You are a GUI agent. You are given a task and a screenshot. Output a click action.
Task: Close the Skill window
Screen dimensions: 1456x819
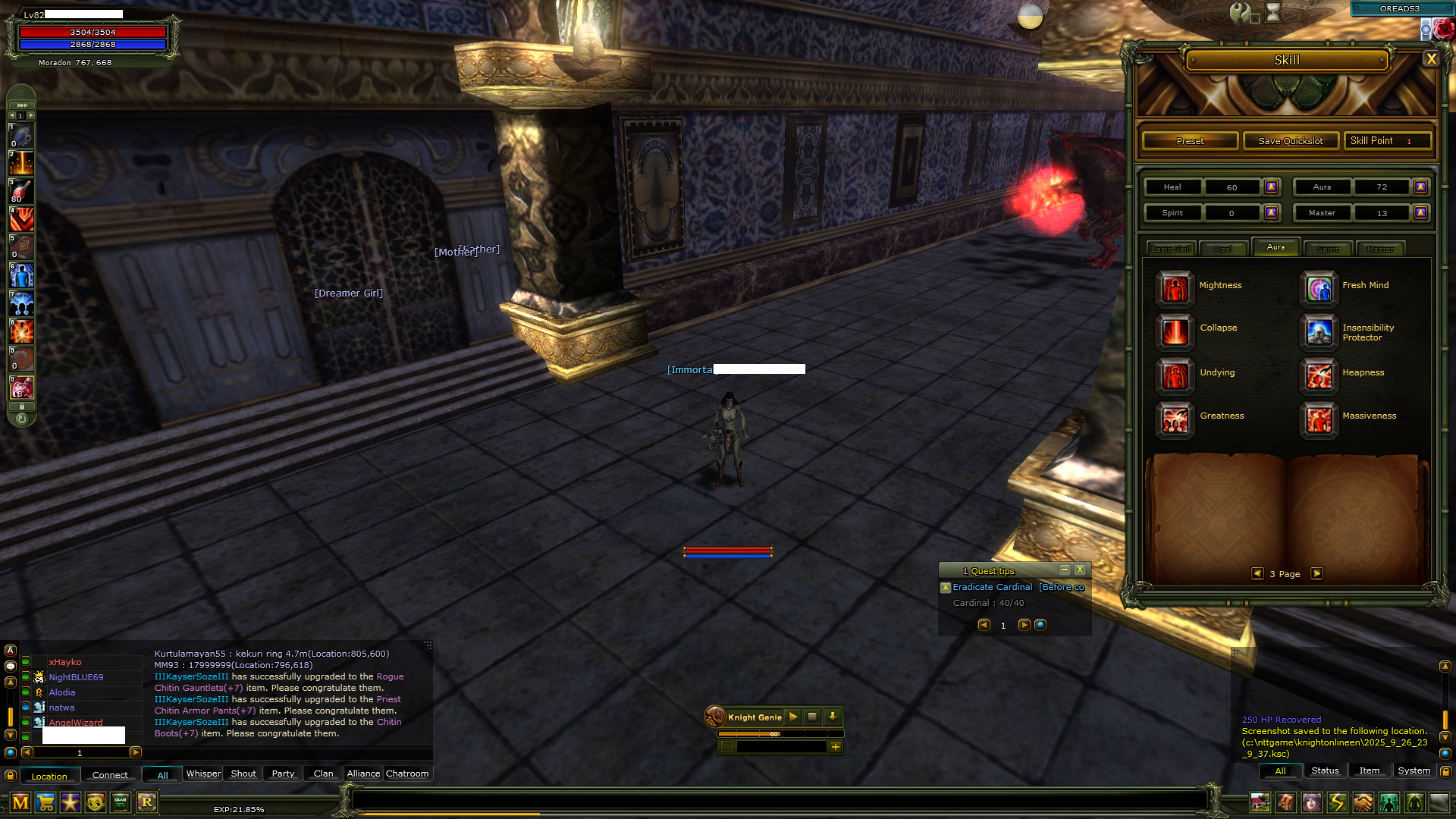1430,59
